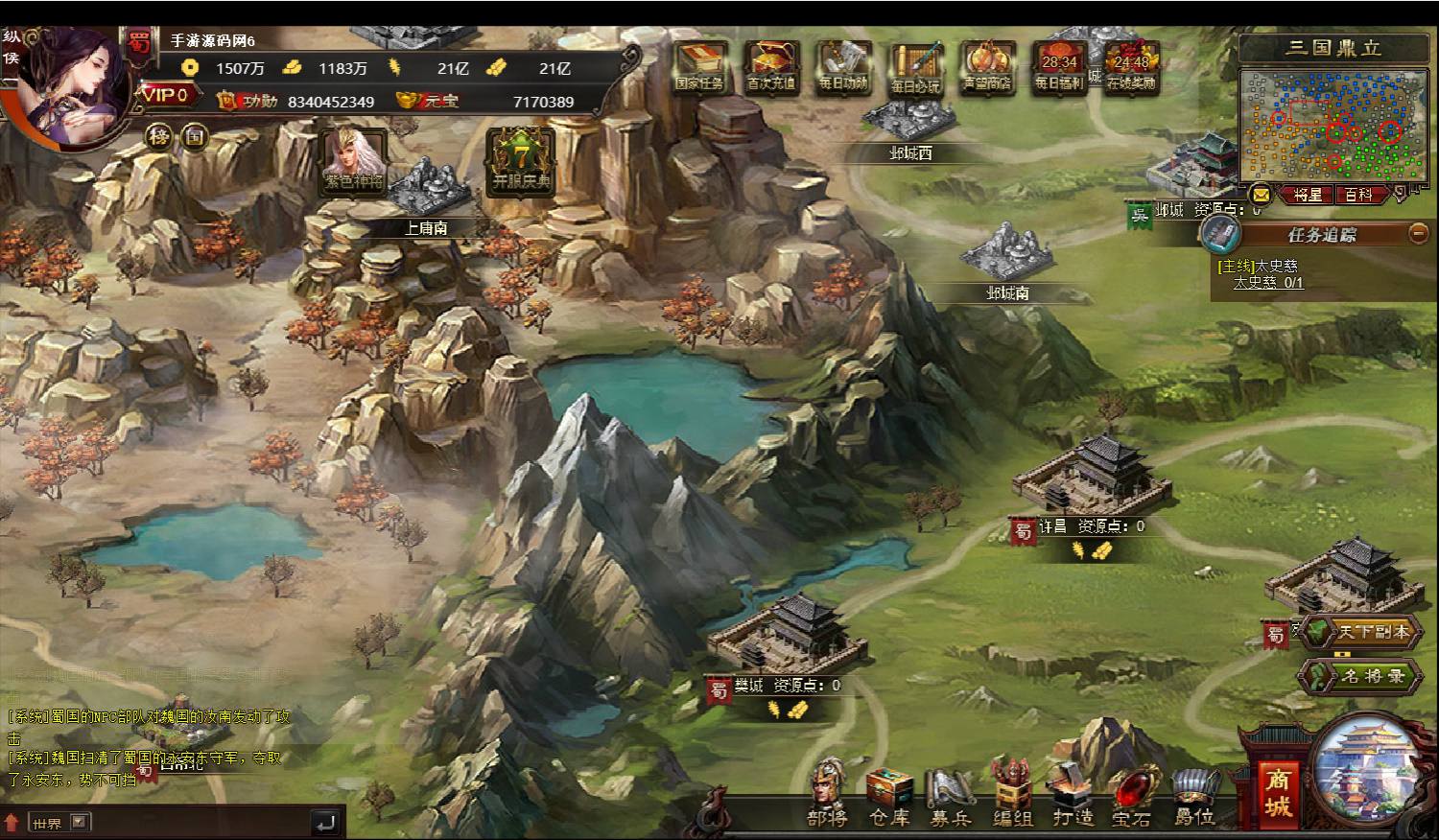The width and height of the screenshot is (1439, 840).
Task: Click the VIP 0 badge
Action: tap(170, 95)
